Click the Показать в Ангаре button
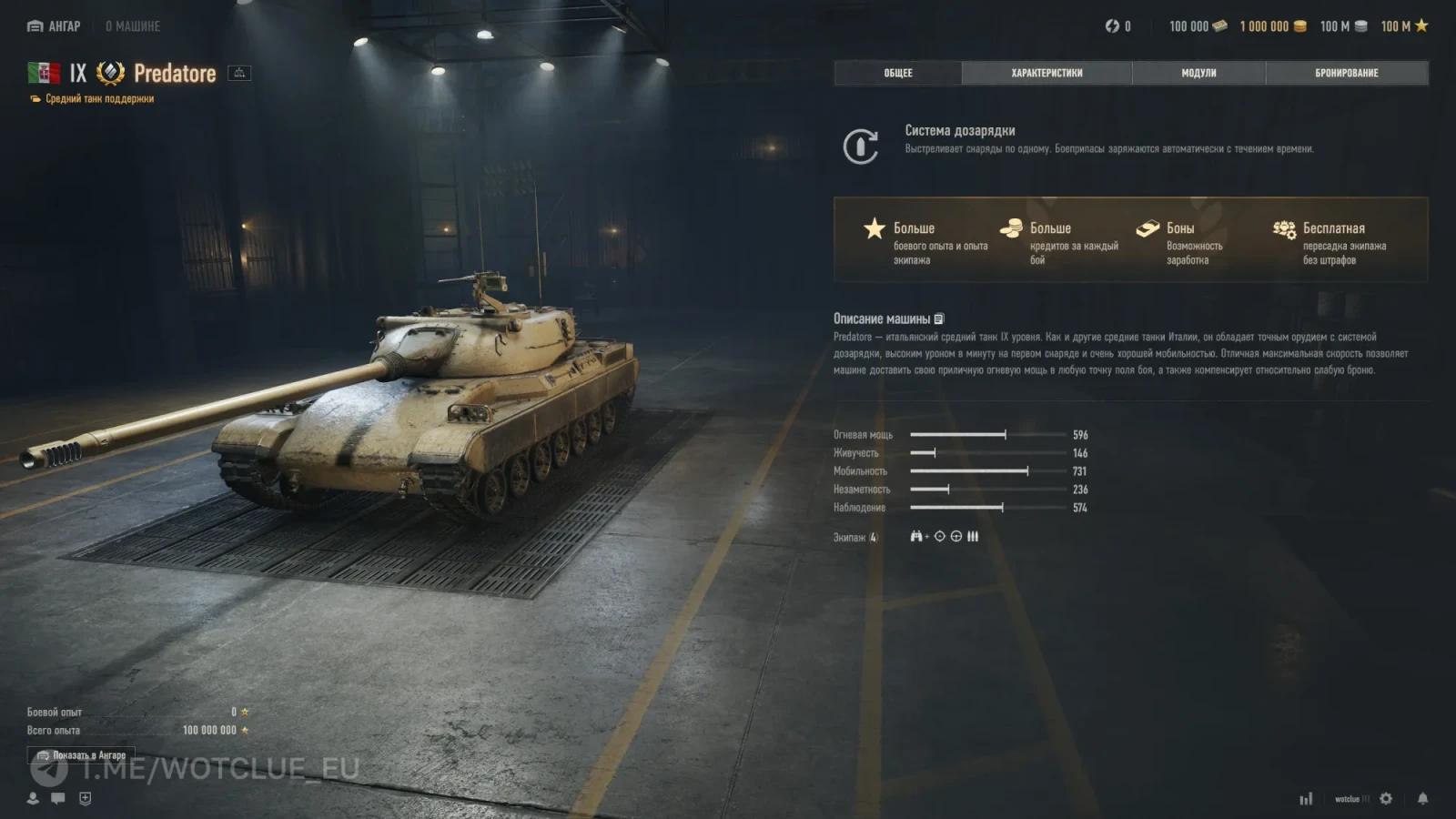Viewport: 1456px width, 819px height. click(81, 755)
